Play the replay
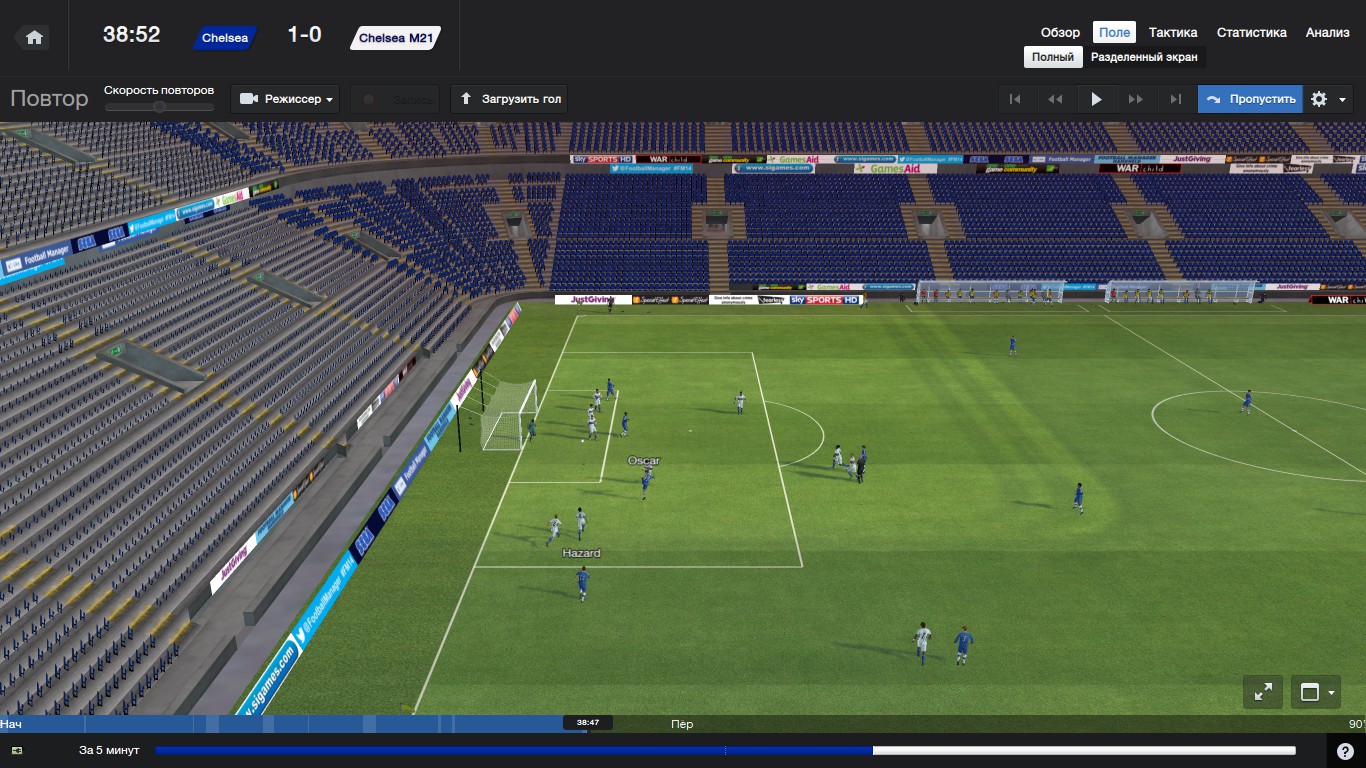Viewport: 1366px width, 768px height. (1096, 99)
